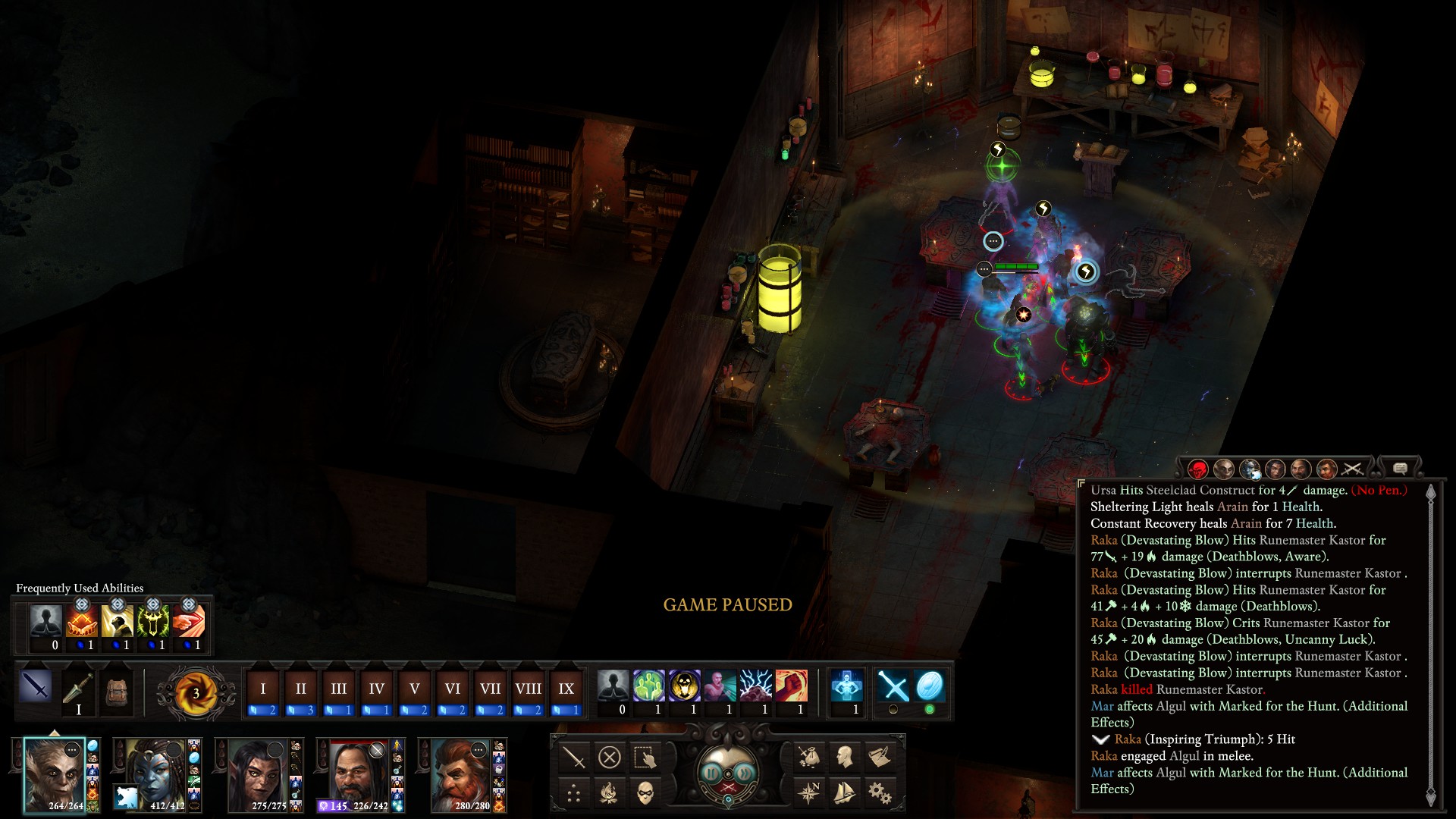
Task: Switch to the dialogue speech bubble log tab
Action: tap(1400, 469)
